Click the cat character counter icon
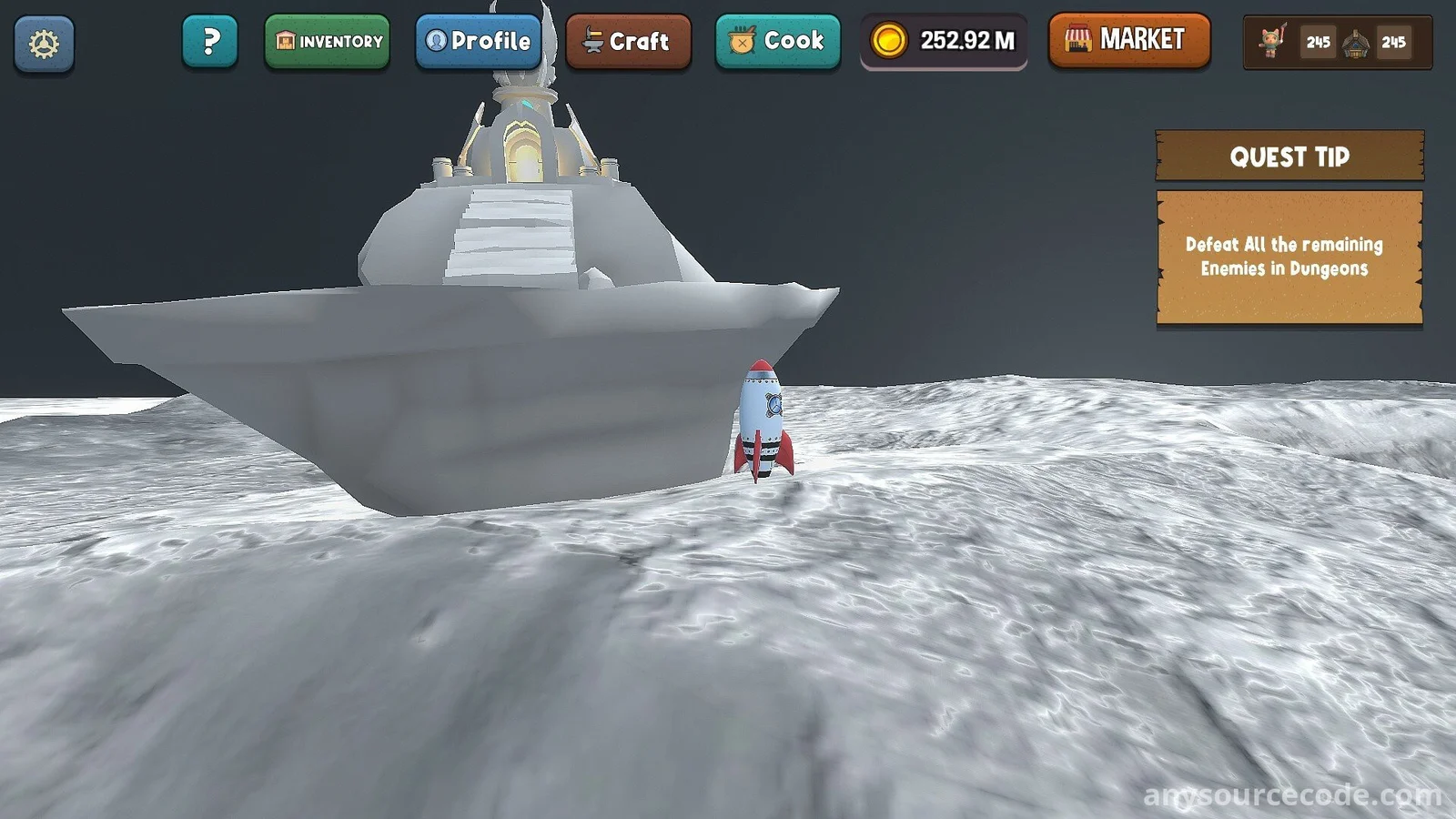The height and width of the screenshot is (819, 1456). tap(1272, 42)
